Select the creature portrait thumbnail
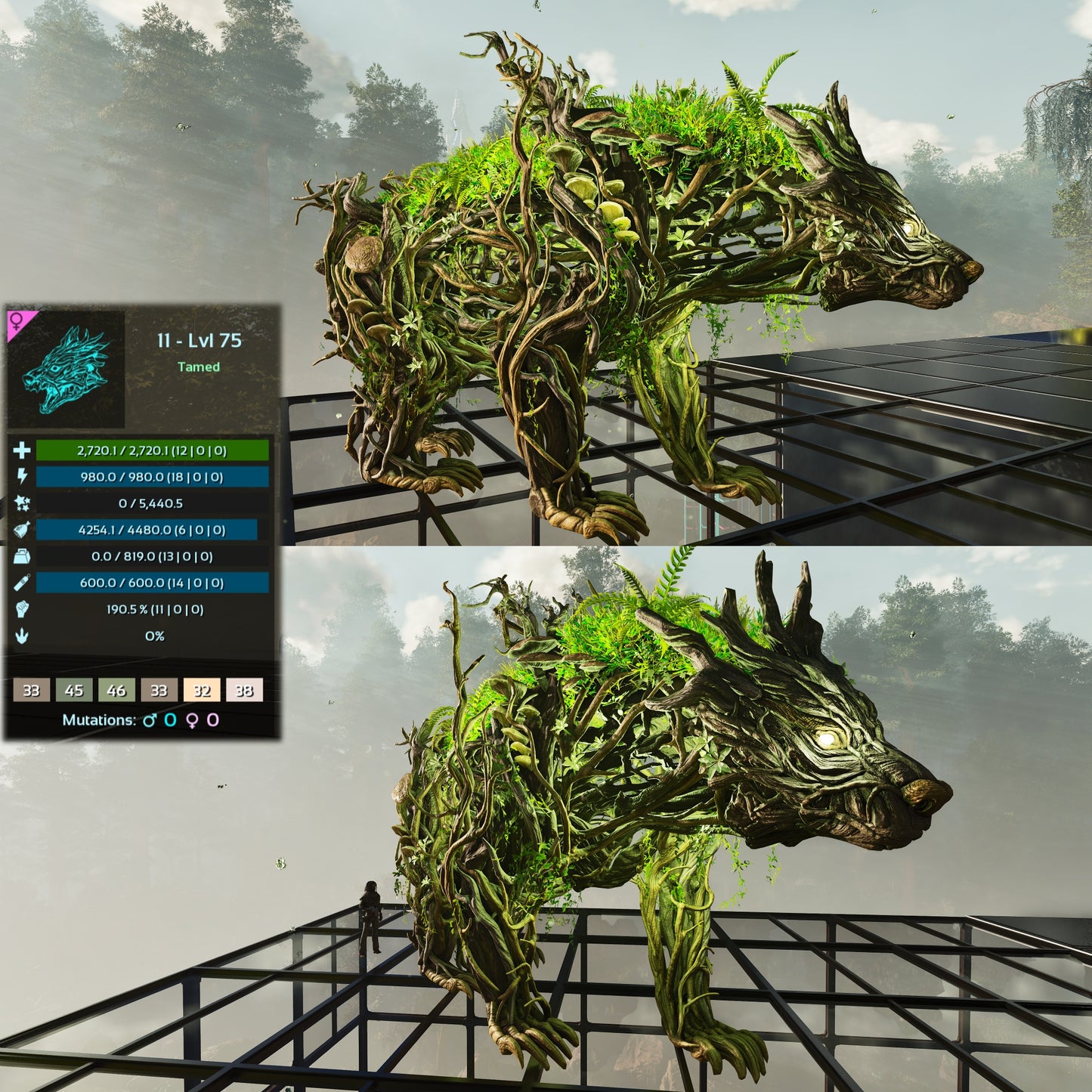The width and height of the screenshot is (1092, 1092). click(x=67, y=369)
